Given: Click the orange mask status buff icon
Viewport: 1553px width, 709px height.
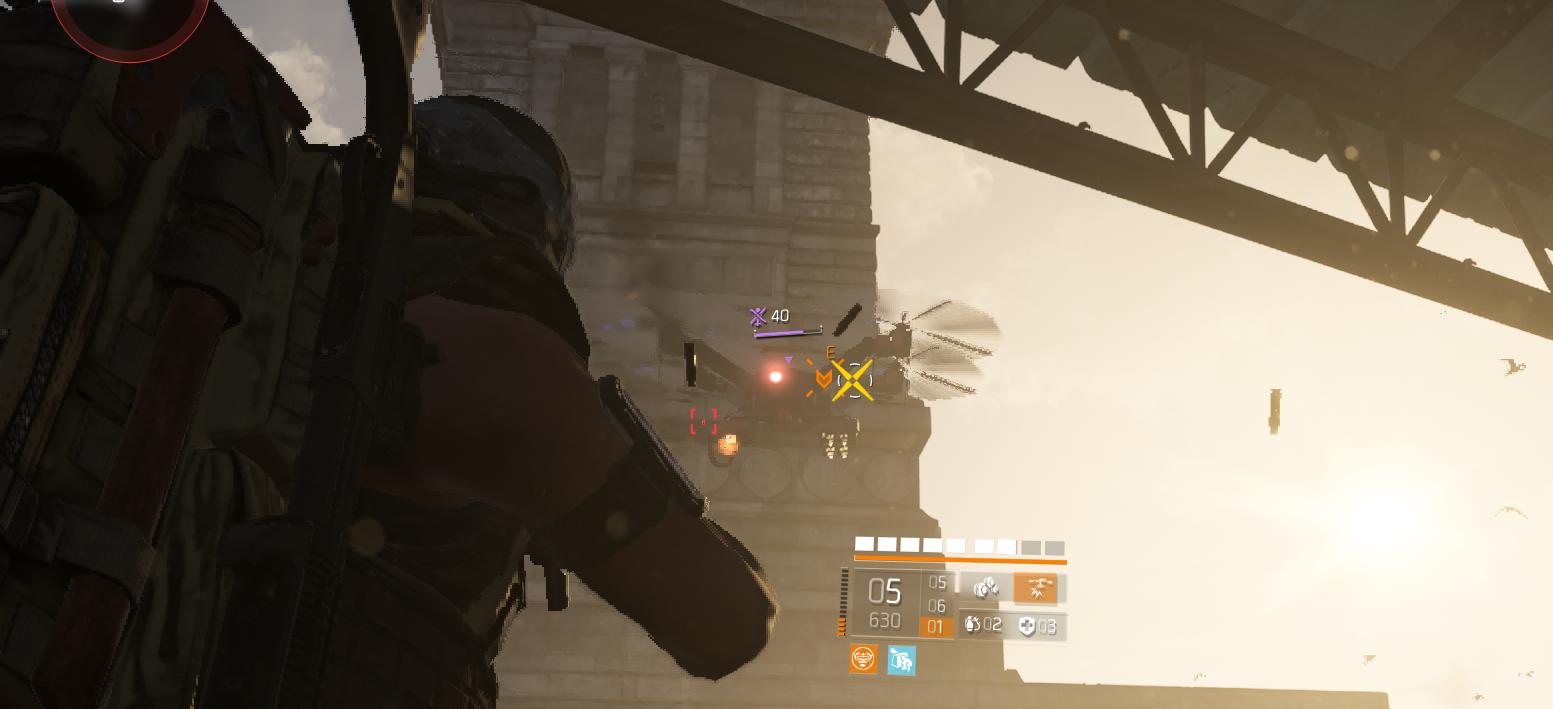Looking at the screenshot, I should [863, 659].
